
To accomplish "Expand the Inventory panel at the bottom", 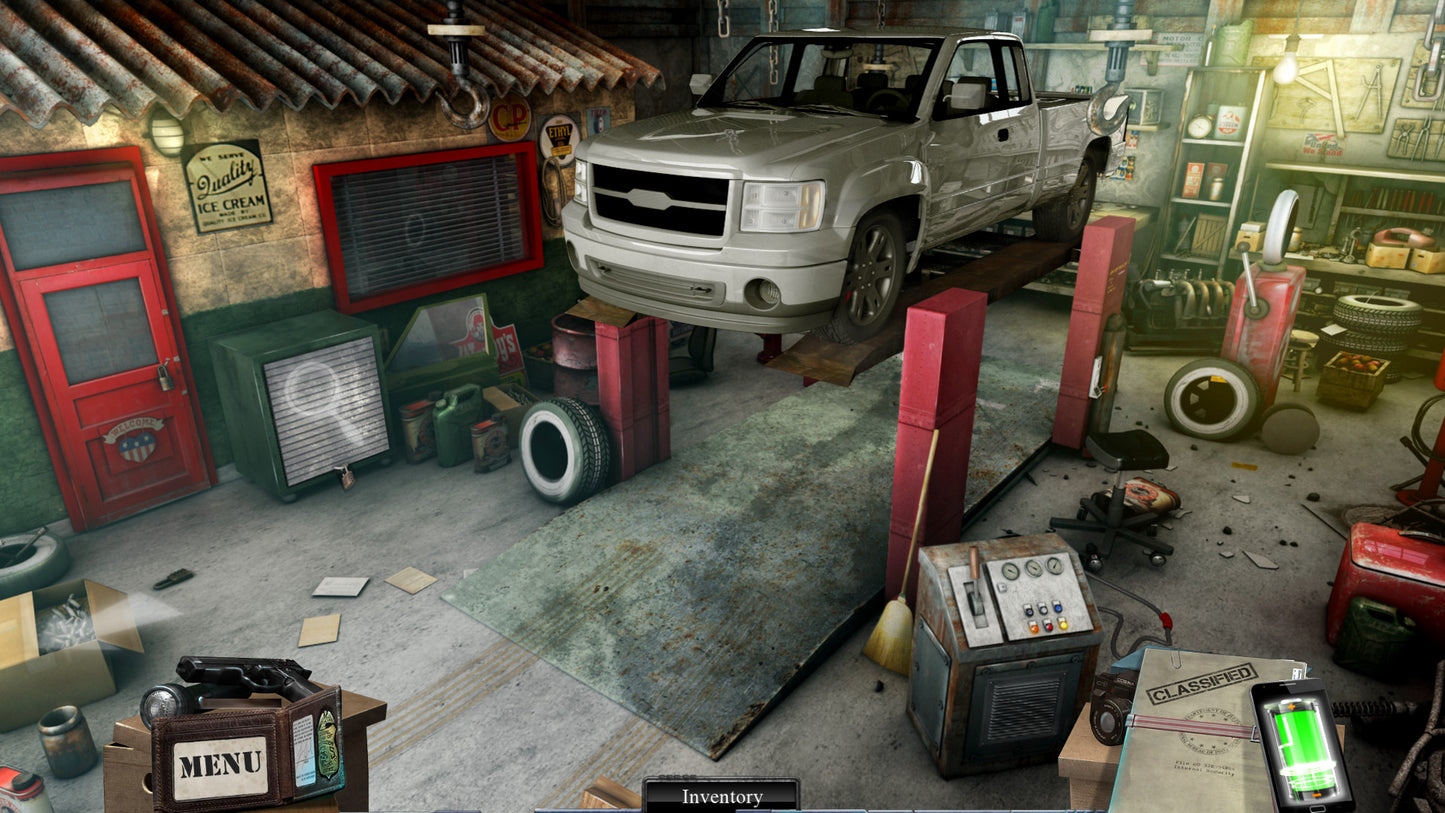I will coord(720,797).
